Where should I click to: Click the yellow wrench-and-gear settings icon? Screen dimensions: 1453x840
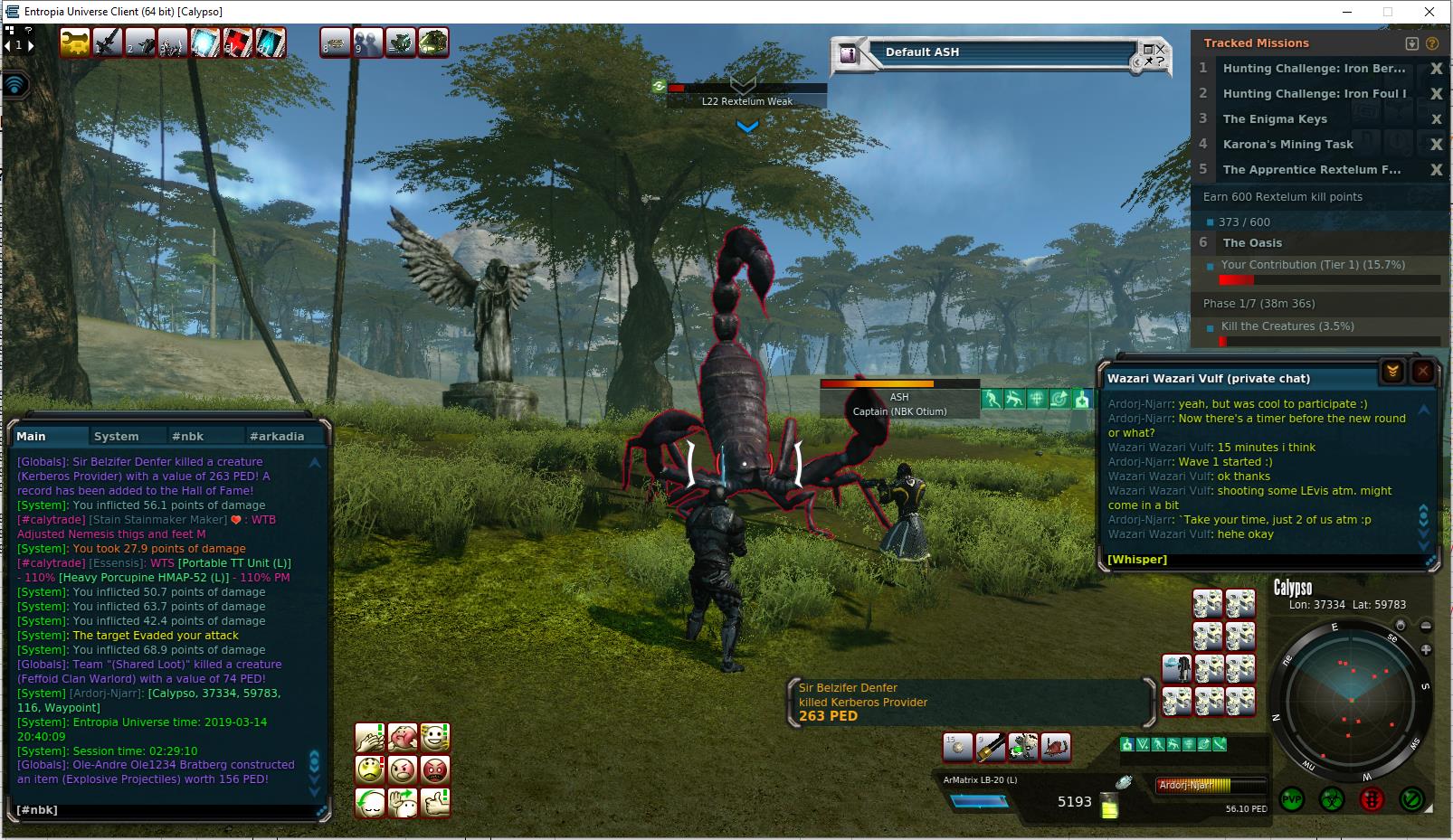pos(73,42)
